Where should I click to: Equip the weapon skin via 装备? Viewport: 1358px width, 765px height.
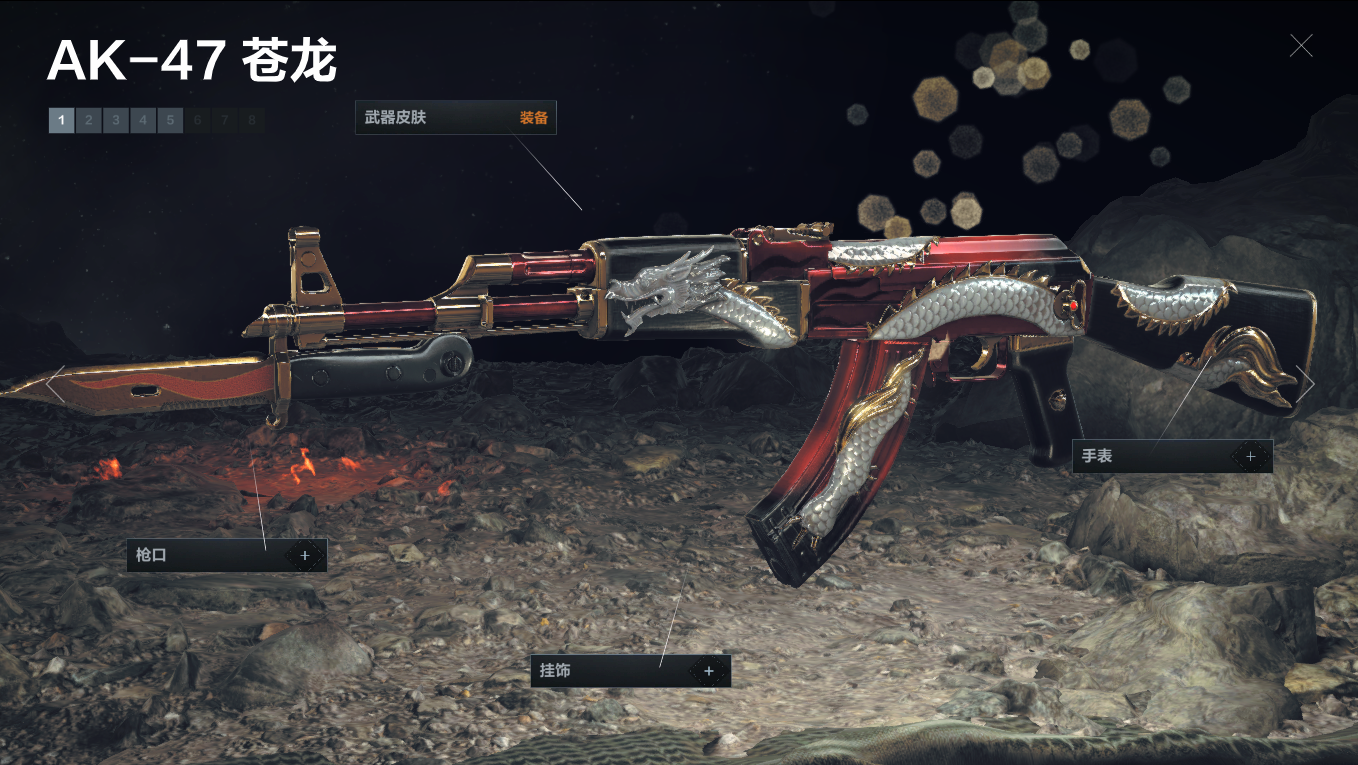(x=533, y=118)
